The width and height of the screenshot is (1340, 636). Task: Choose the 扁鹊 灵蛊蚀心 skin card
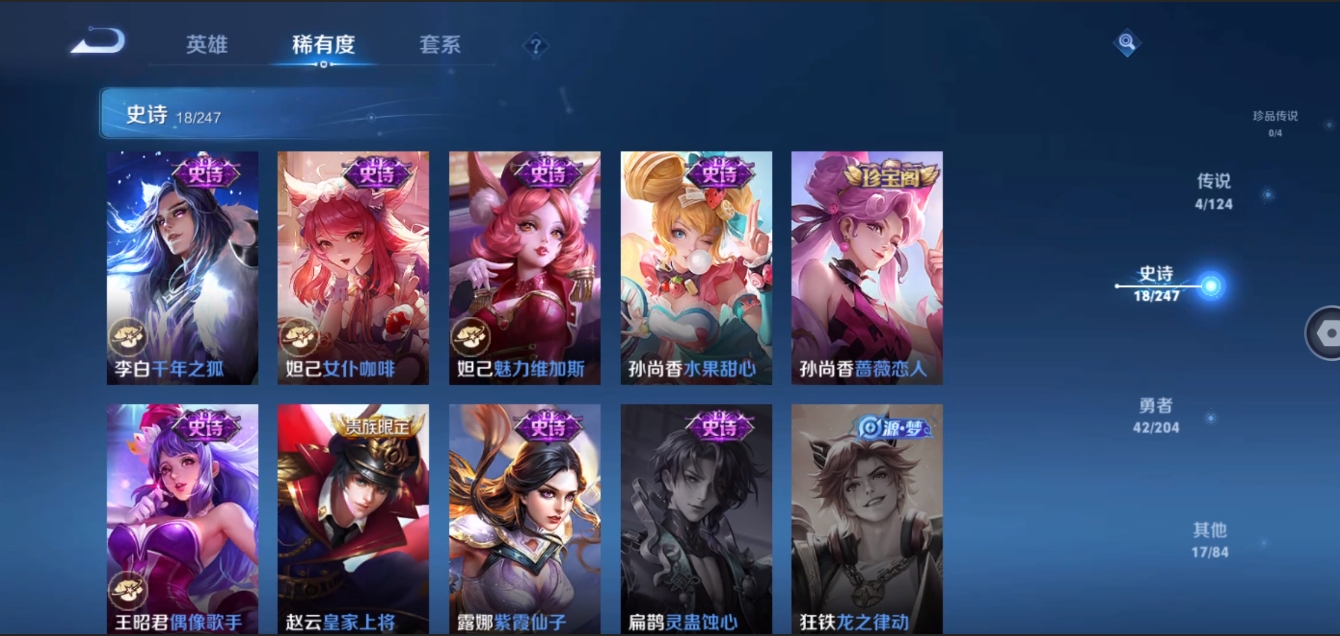[x=696, y=518]
